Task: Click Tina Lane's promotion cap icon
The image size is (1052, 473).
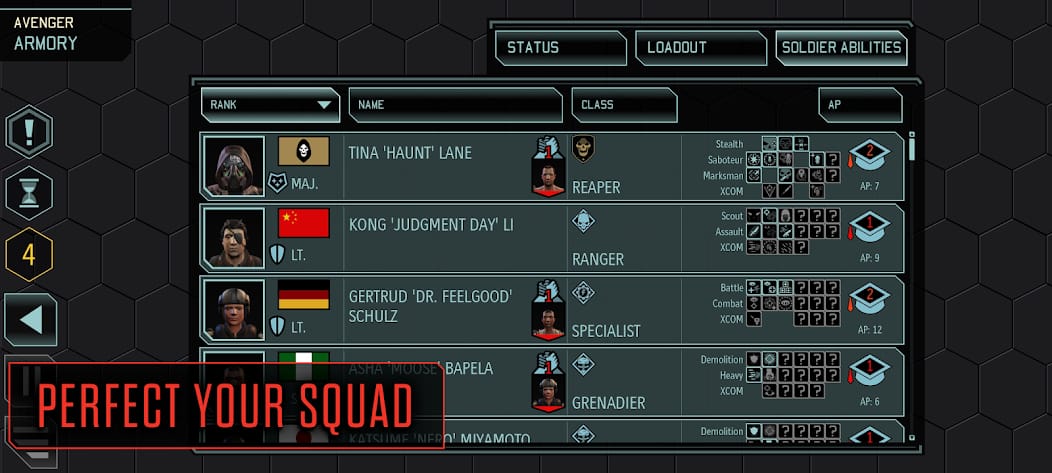Action: (869, 156)
